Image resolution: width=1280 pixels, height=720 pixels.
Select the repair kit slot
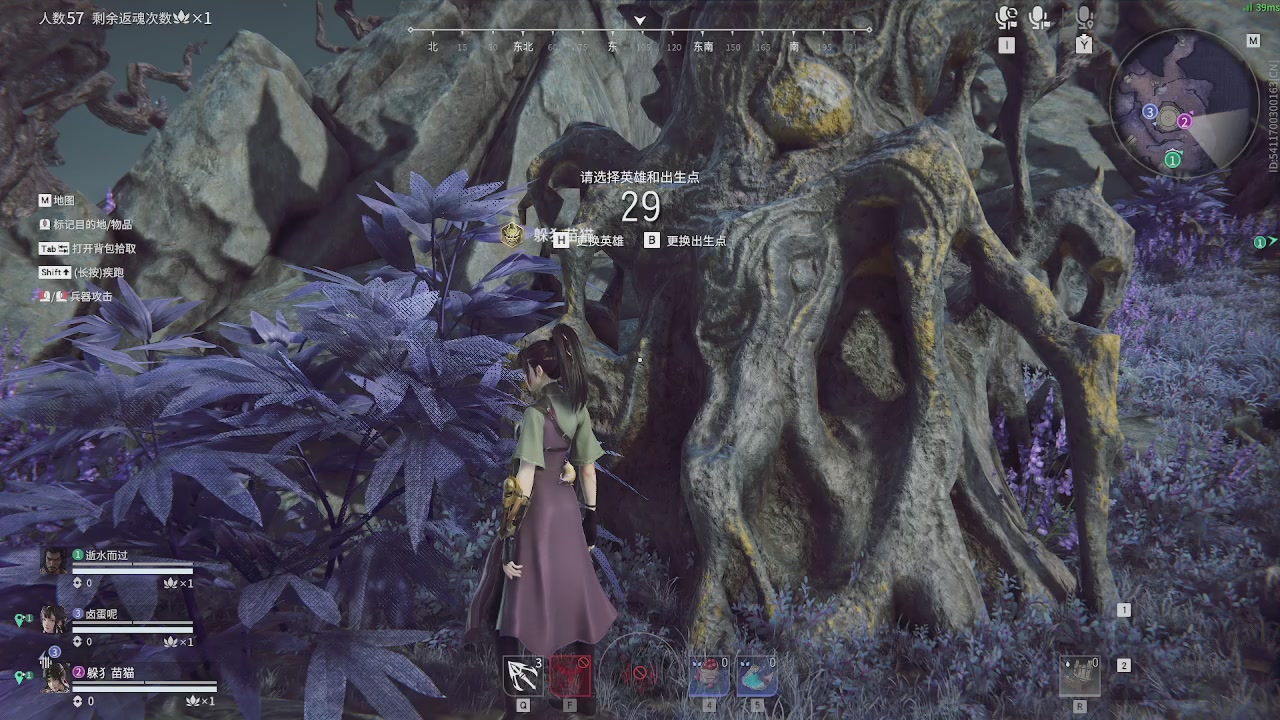pos(1080,676)
